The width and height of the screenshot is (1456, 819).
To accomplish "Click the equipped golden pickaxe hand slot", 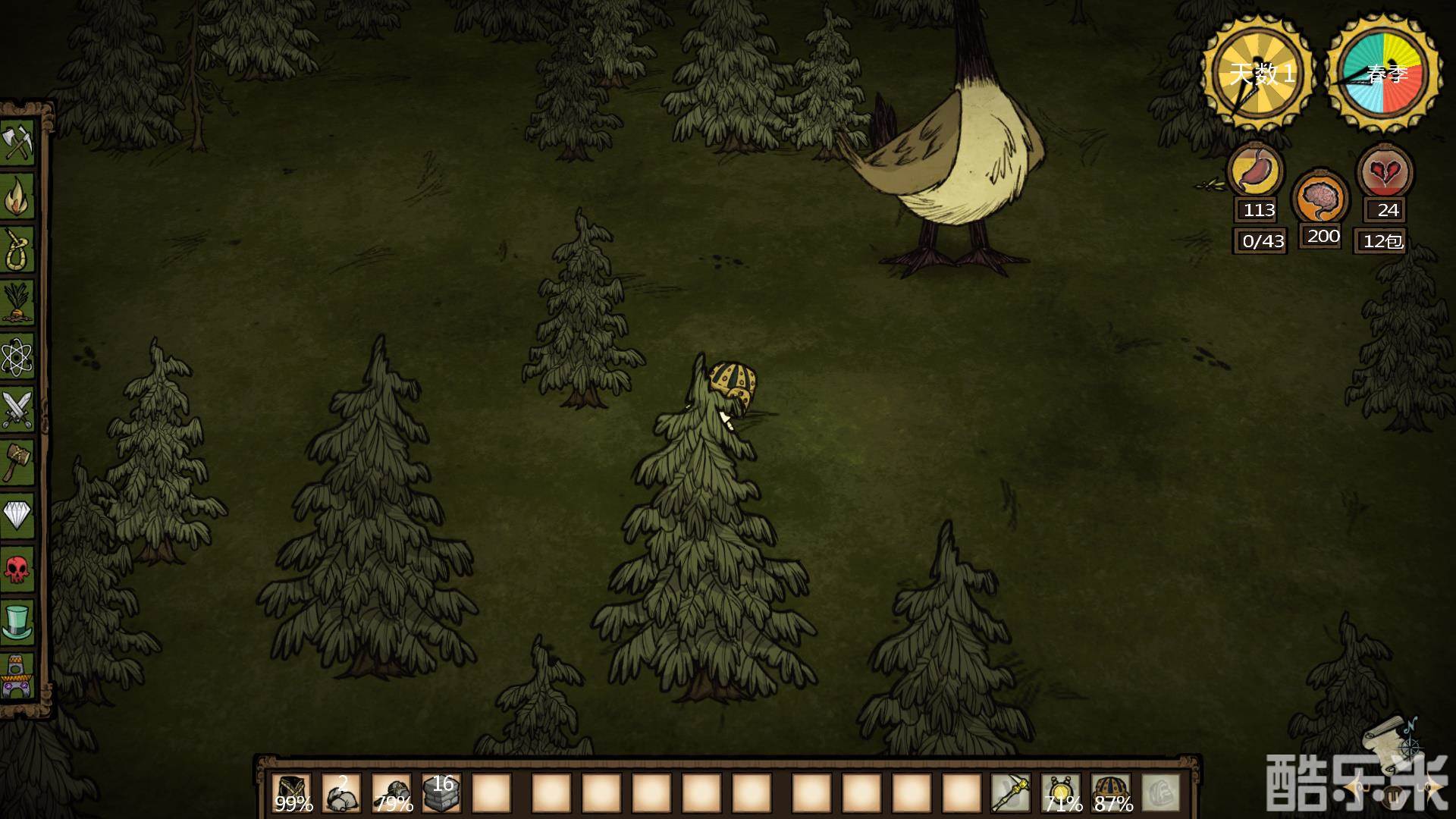I will click(x=1011, y=793).
